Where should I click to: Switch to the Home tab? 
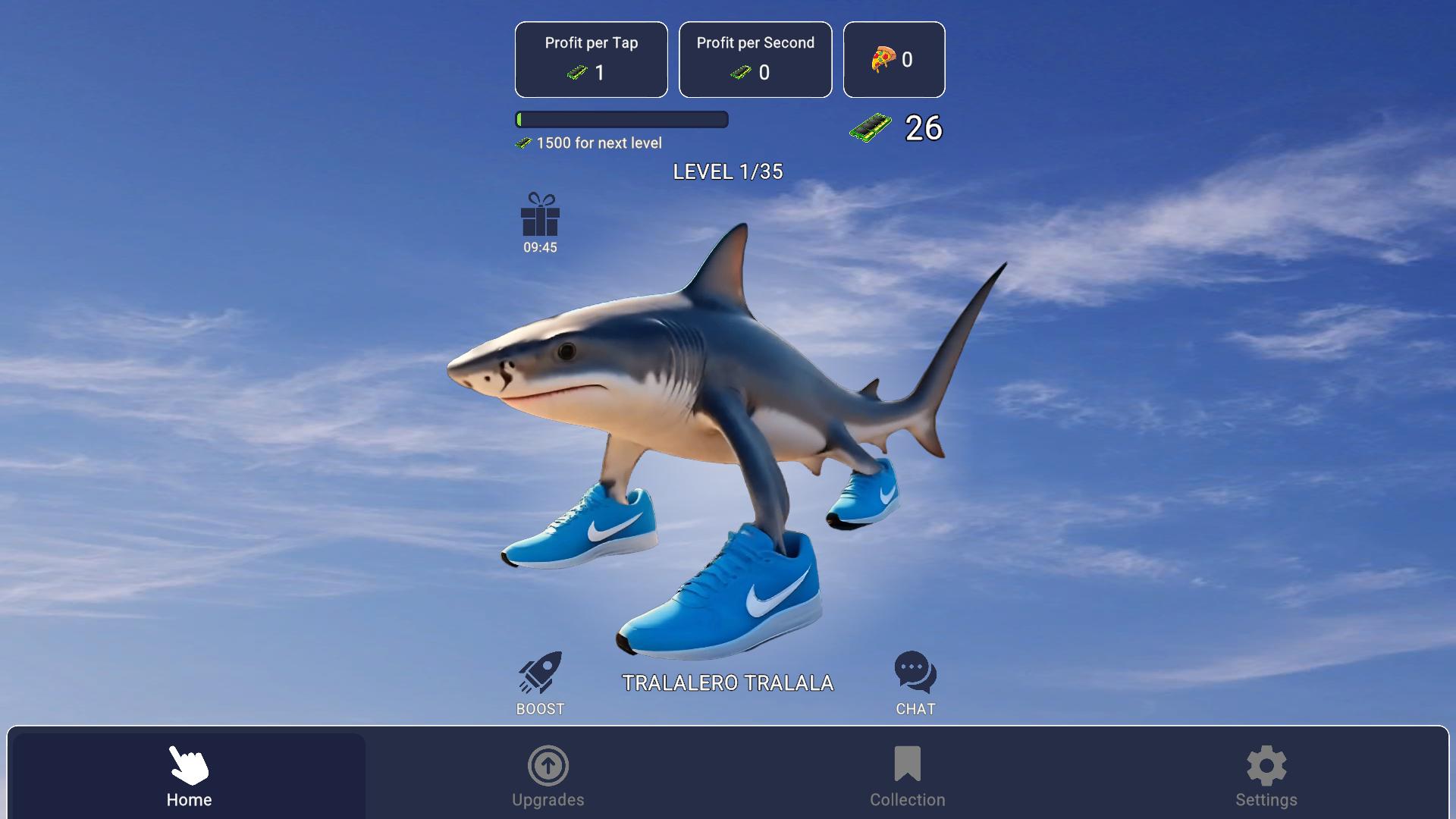pos(188,773)
